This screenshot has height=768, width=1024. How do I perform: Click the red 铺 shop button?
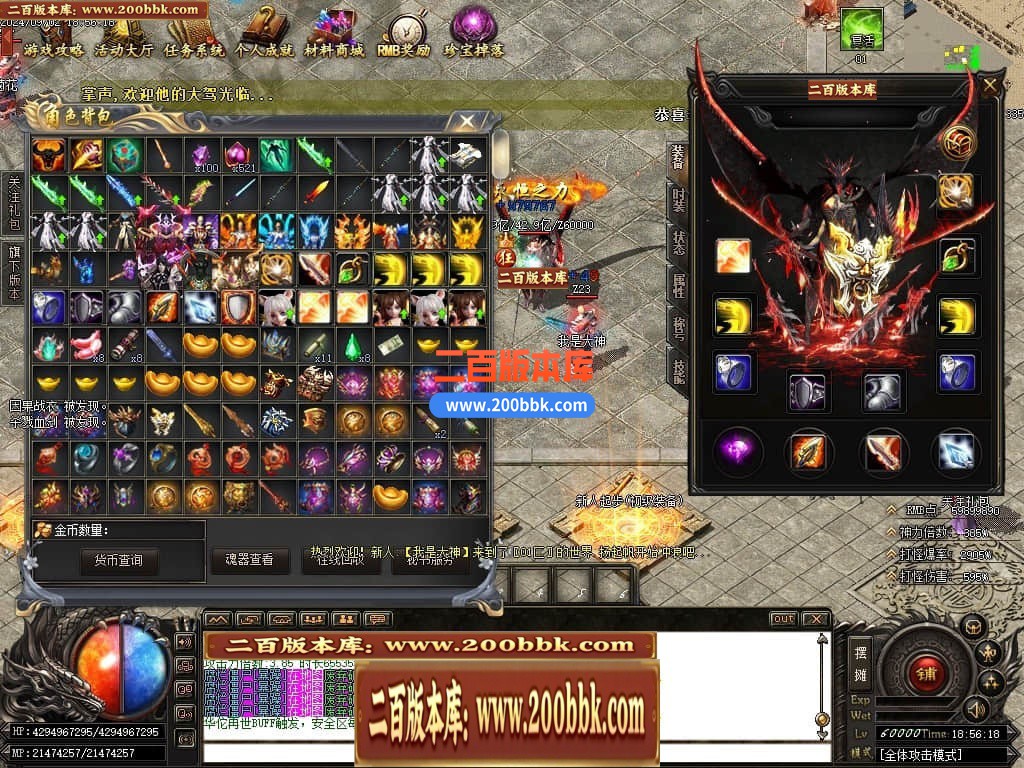click(x=925, y=671)
